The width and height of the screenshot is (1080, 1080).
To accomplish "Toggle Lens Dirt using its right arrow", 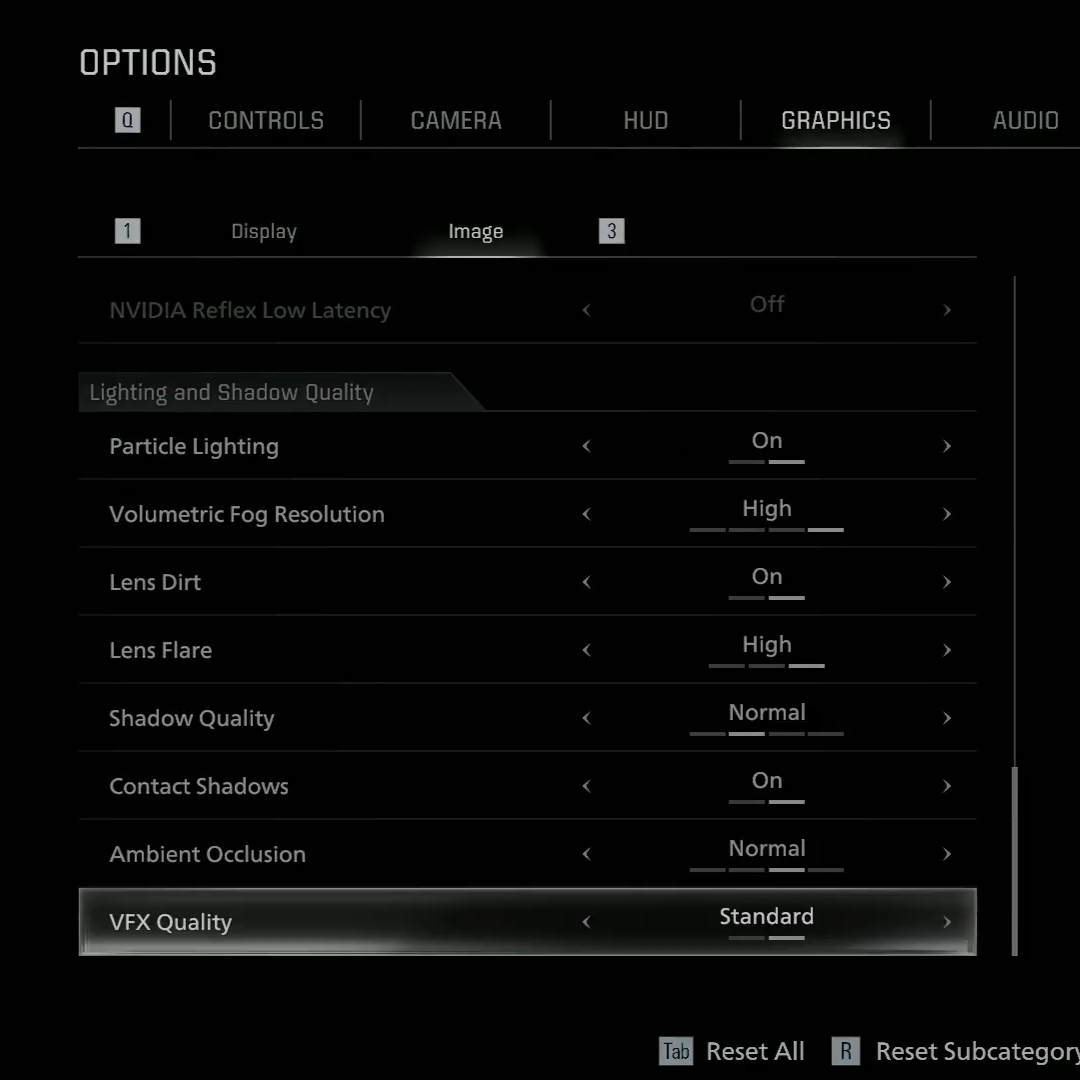I will (x=946, y=582).
